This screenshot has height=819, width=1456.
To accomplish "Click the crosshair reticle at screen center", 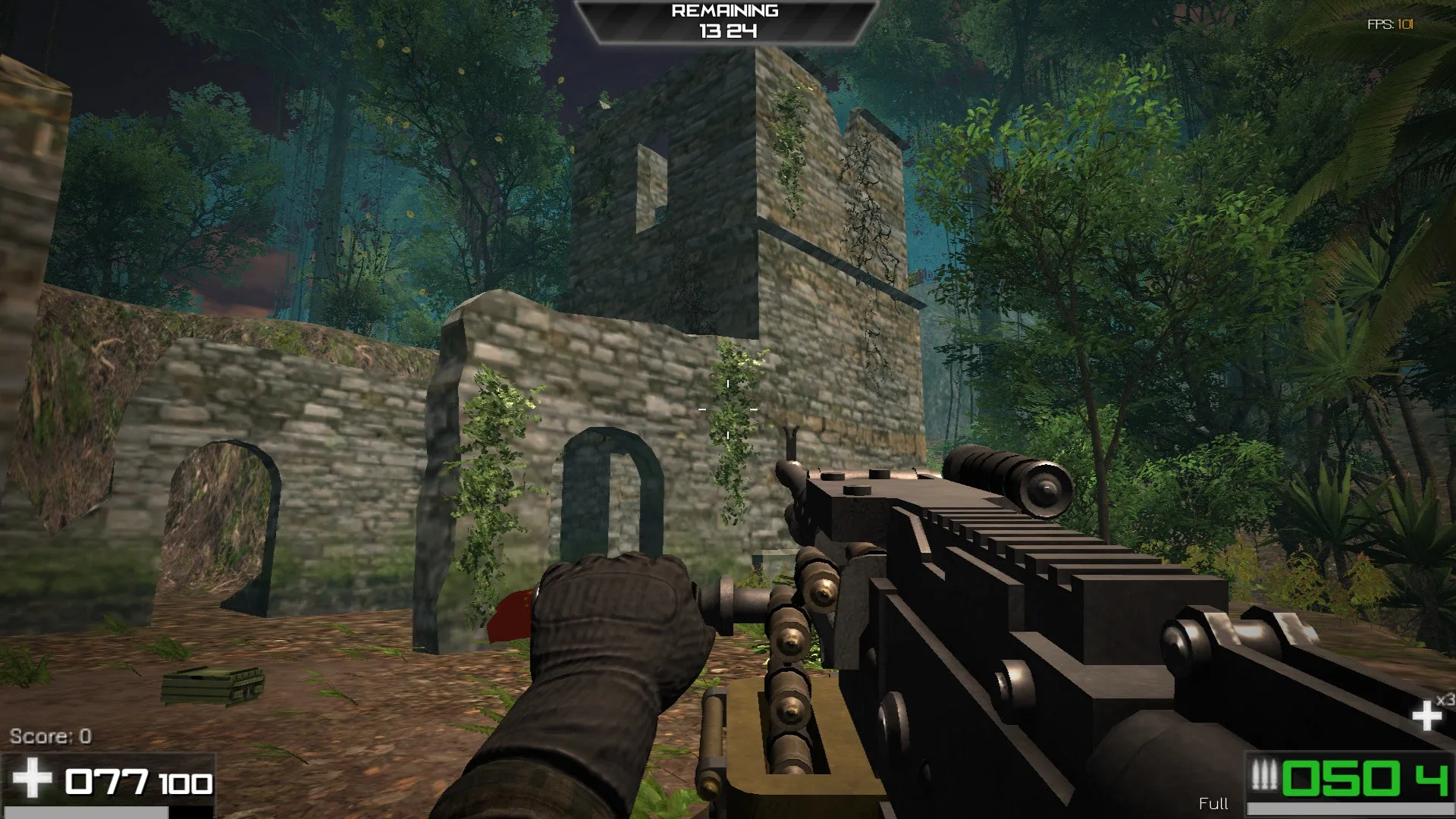I will point(728,409).
